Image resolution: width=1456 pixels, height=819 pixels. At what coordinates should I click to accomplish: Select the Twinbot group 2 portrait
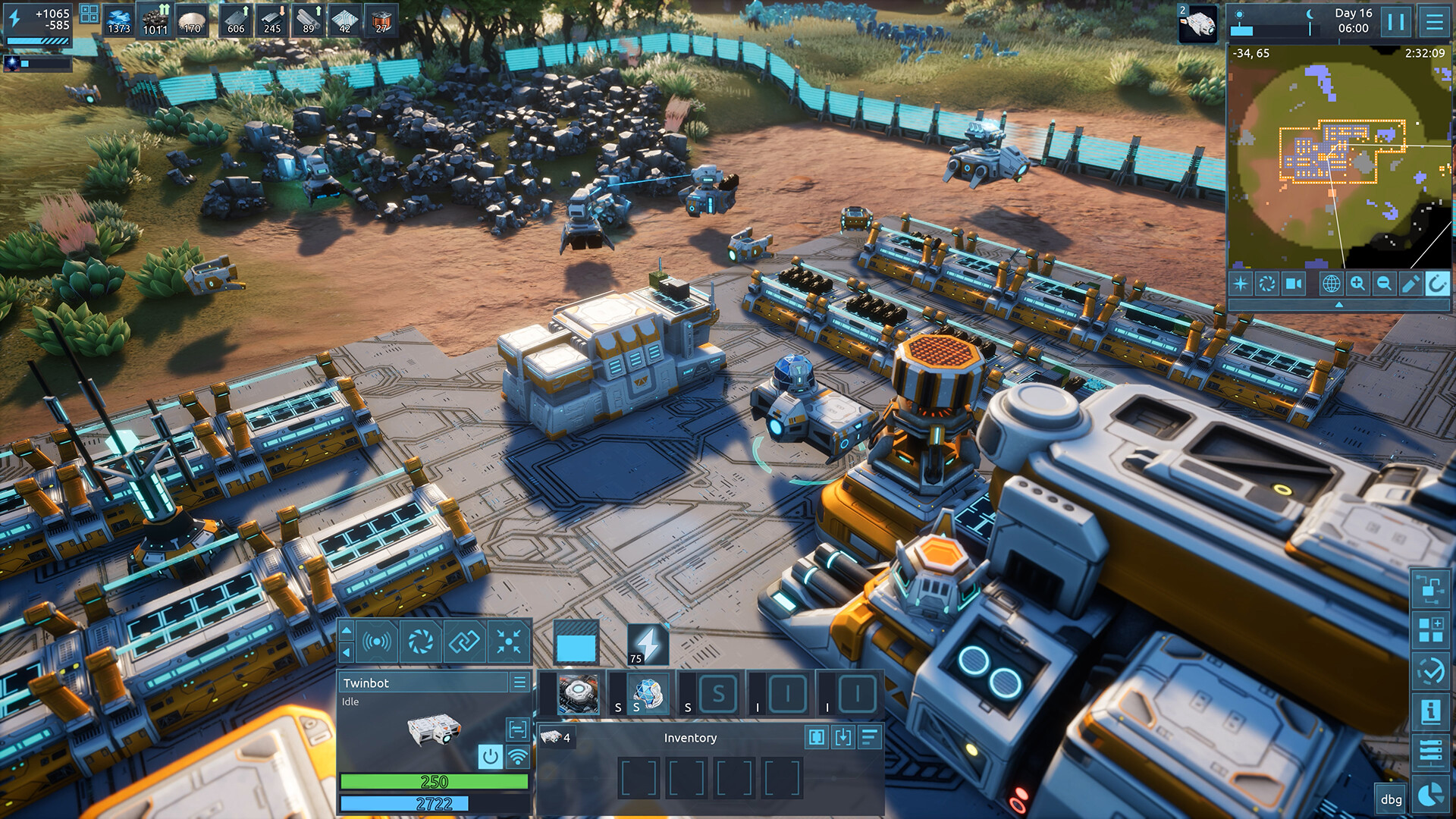tap(1197, 23)
